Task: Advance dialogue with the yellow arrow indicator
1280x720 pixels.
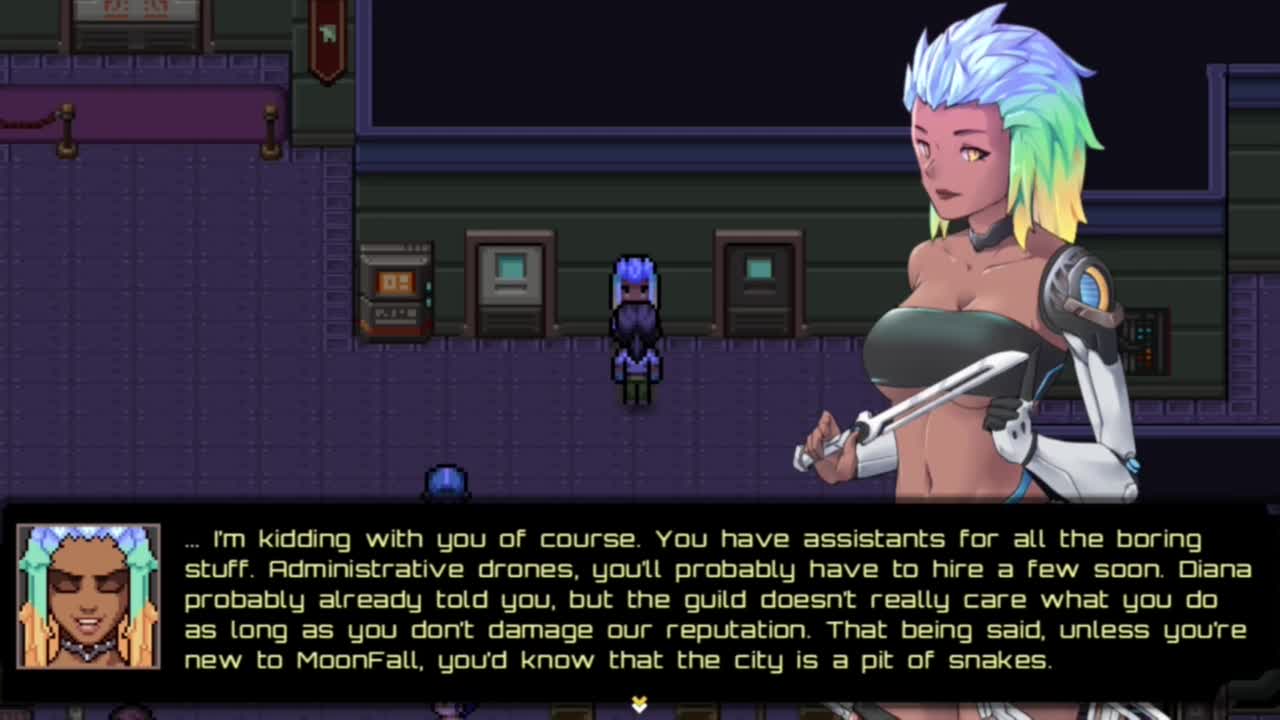Action: [x=639, y=704]
